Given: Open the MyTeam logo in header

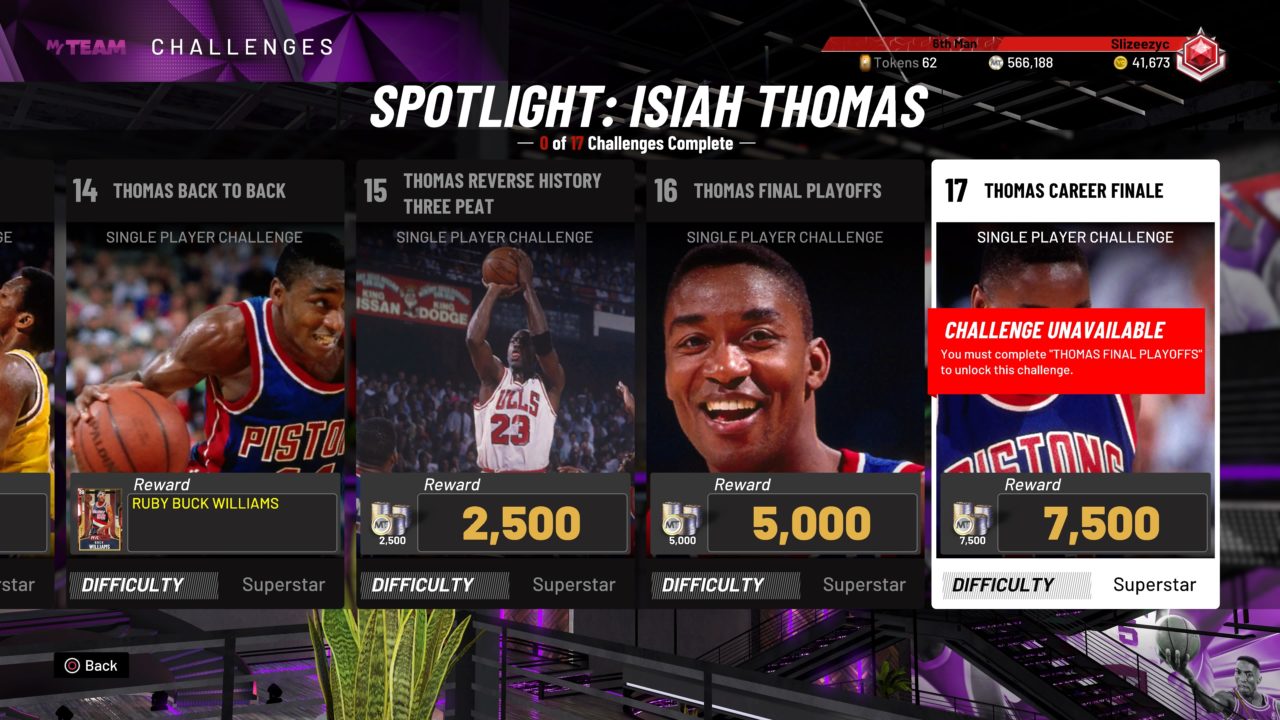Looking at the screenshot, I should [x=86, y=47].
